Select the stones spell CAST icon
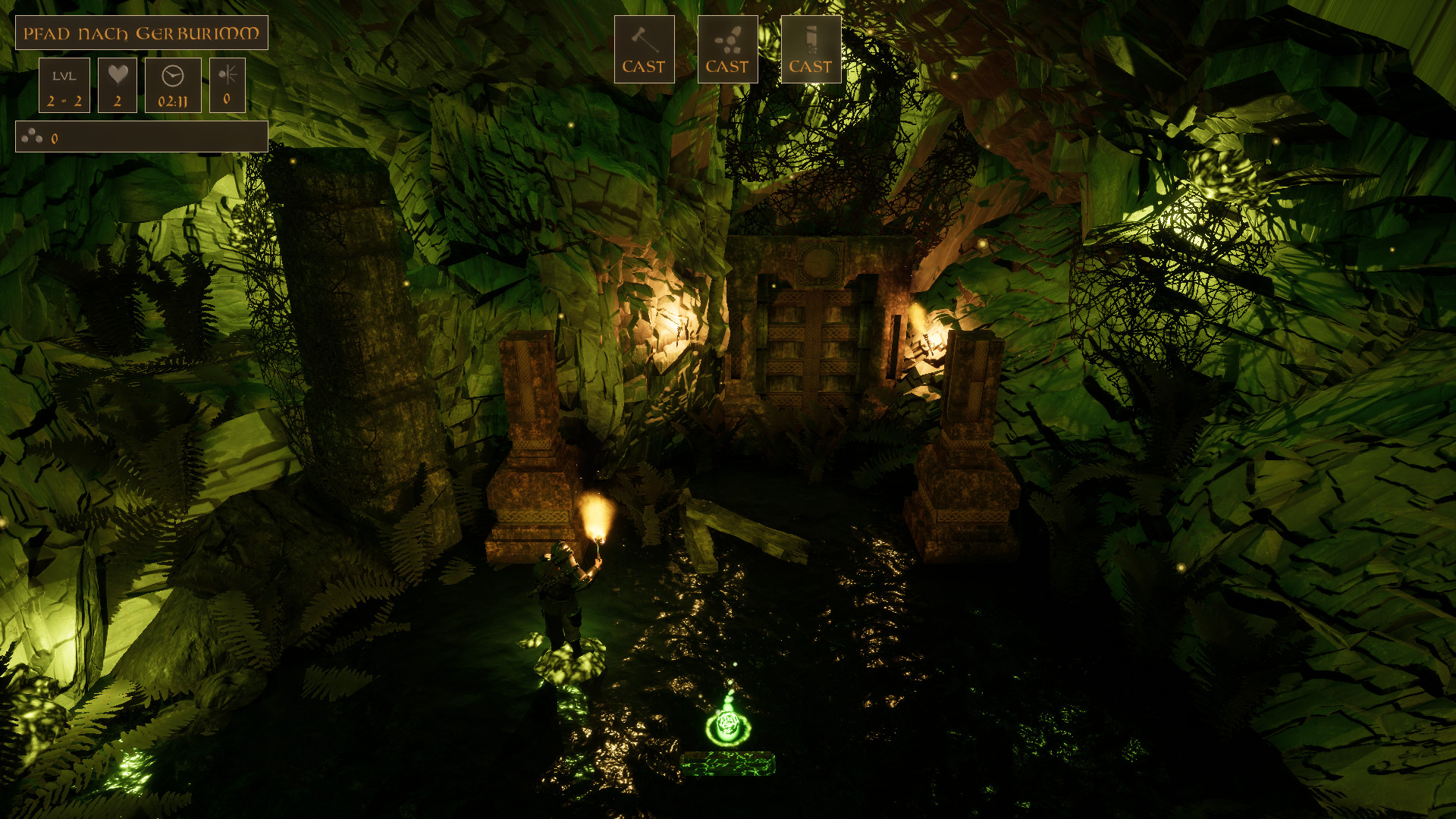The image size is (1456, 819). point(726,48)
